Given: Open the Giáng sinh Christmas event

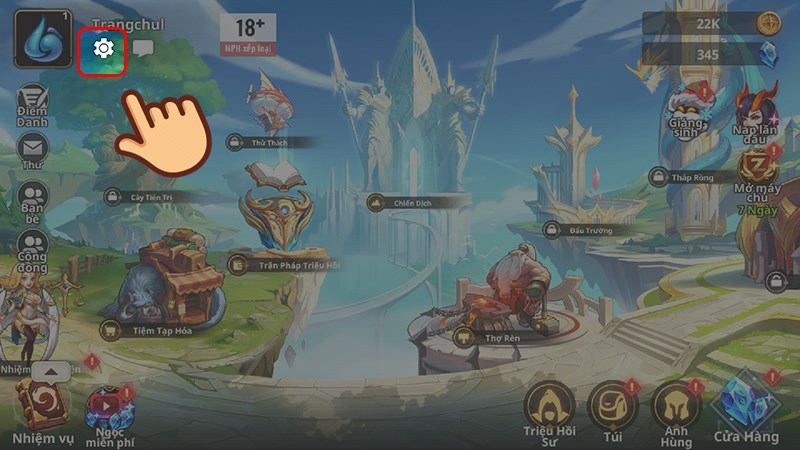Looking at the screenshot, I should (x=689, y=110).
